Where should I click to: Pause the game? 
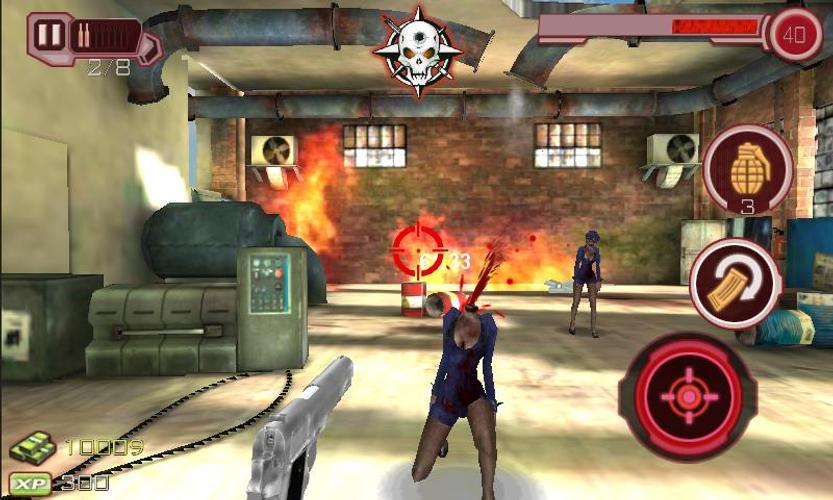pos(46,36)
